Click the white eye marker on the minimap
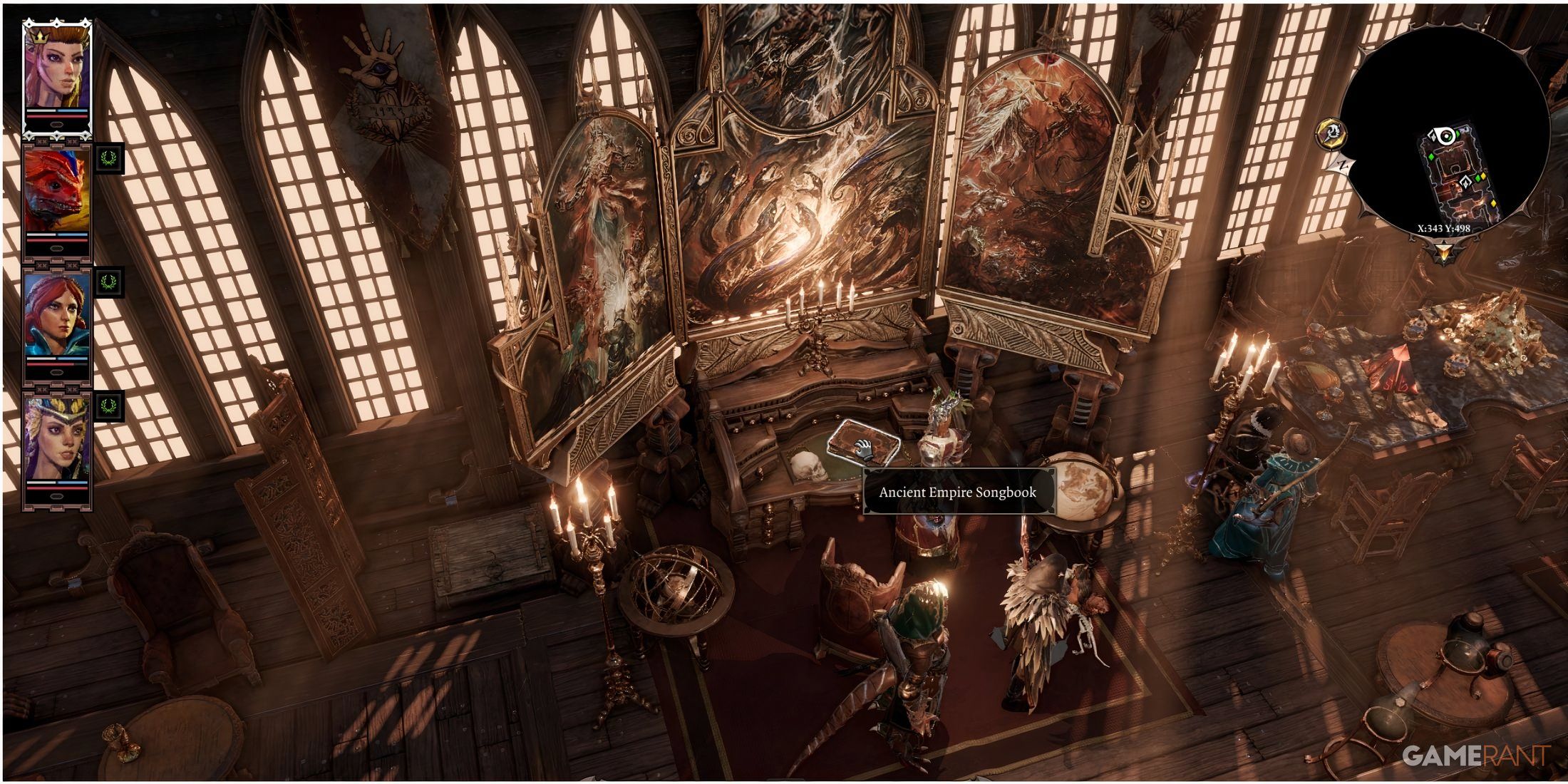This screenshot has width=1568, height=784. click(1445, 135)
